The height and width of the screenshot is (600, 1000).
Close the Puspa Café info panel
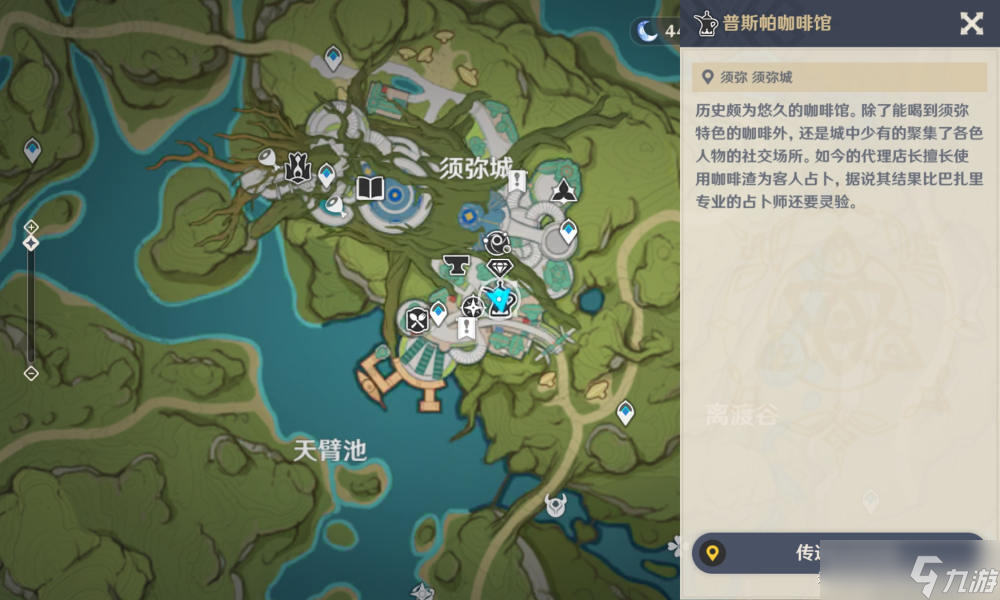[x=971, y=24]
